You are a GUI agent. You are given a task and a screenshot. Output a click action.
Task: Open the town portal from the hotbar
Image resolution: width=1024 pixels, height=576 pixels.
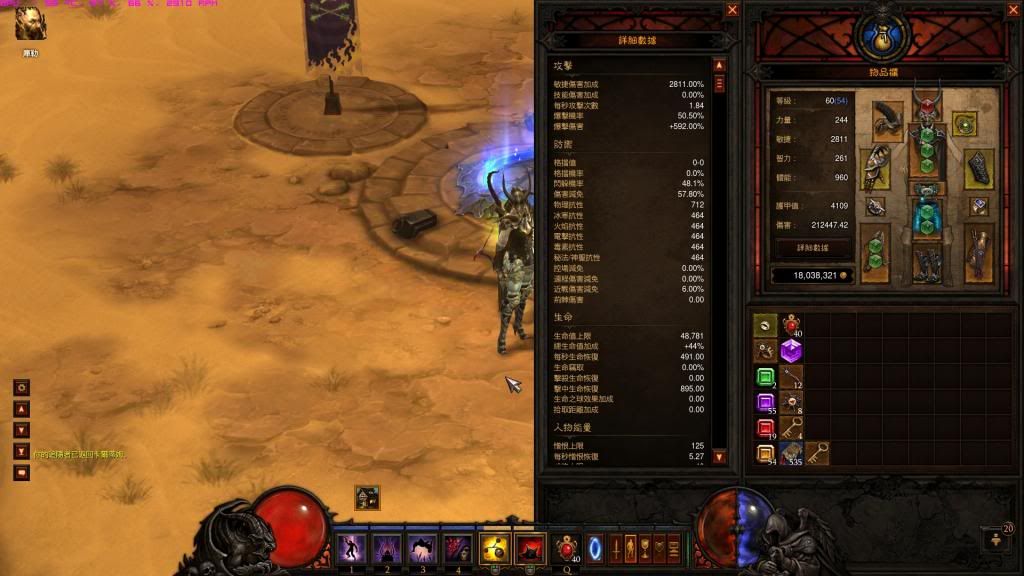tap(595, 548)
